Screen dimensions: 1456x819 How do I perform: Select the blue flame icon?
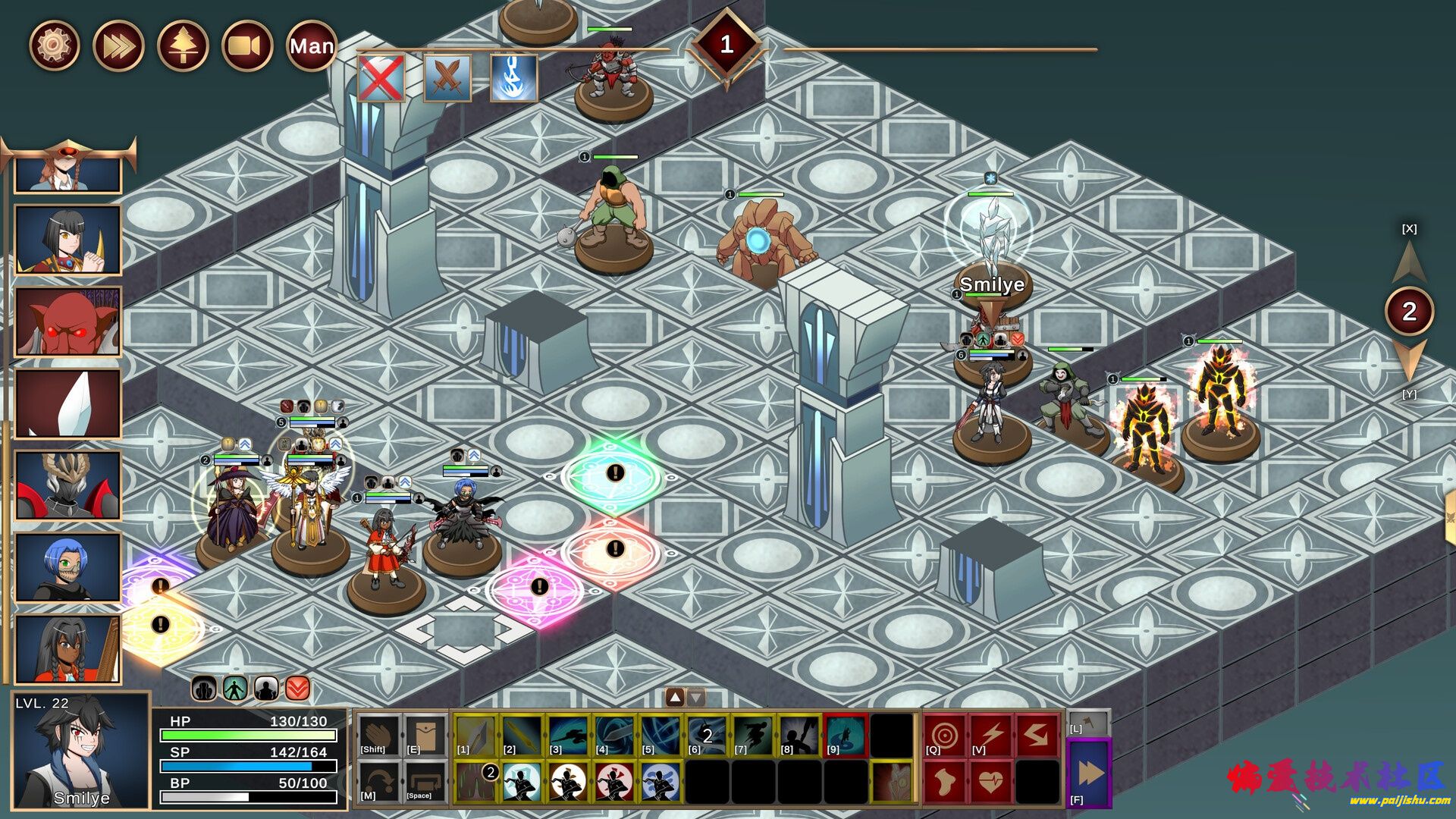pos(514,77)
